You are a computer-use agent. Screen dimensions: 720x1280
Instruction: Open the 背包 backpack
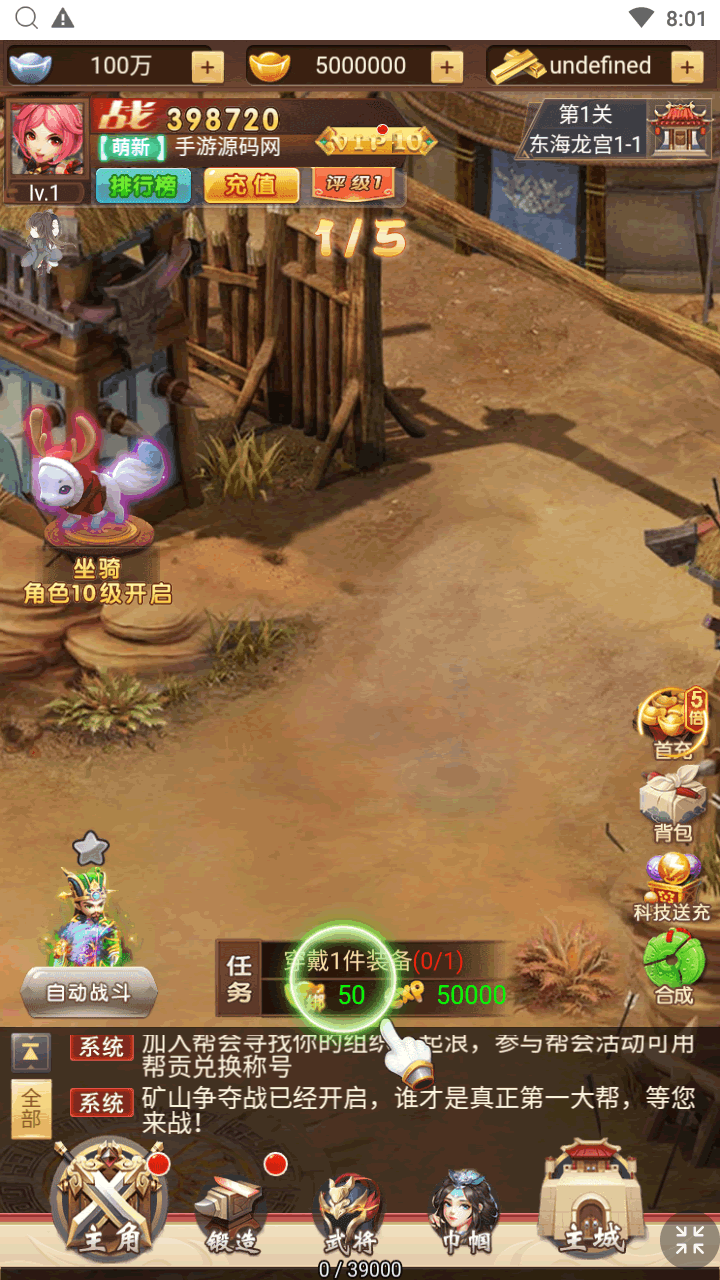672,803
